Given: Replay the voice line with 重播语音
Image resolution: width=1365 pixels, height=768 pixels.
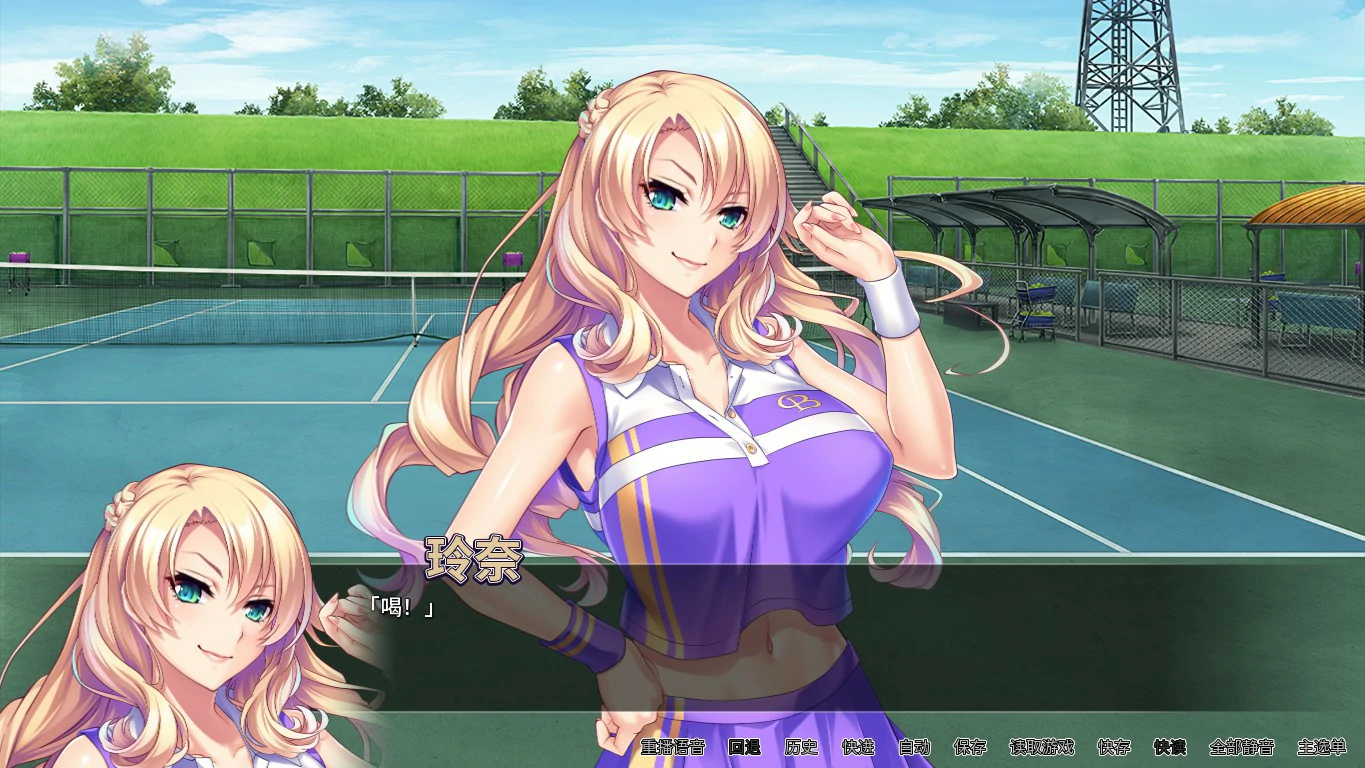Looking at the screenshot, I should (673, 748).
